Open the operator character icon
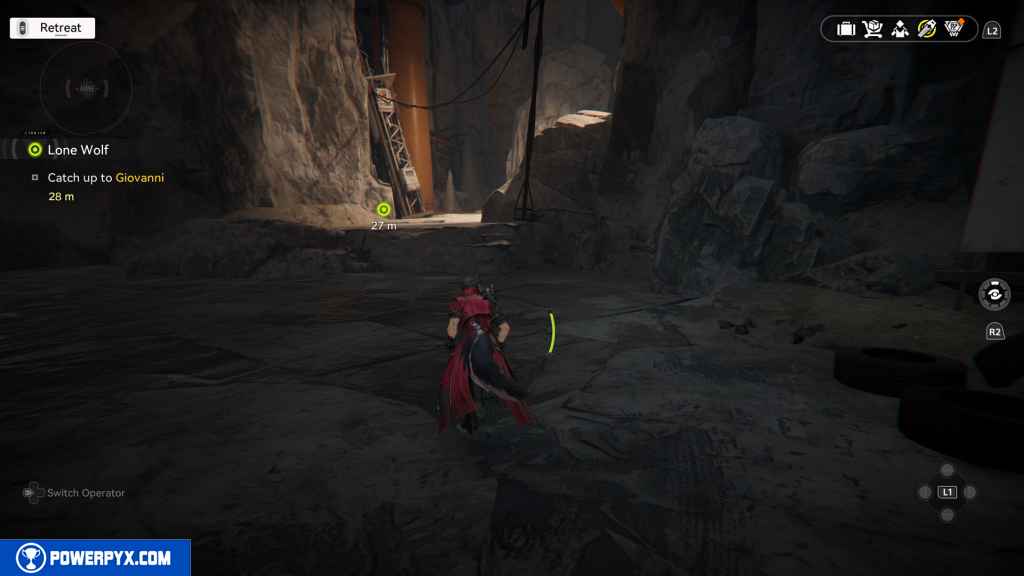This screenshot has width=1024, height=576. (900, 29)
